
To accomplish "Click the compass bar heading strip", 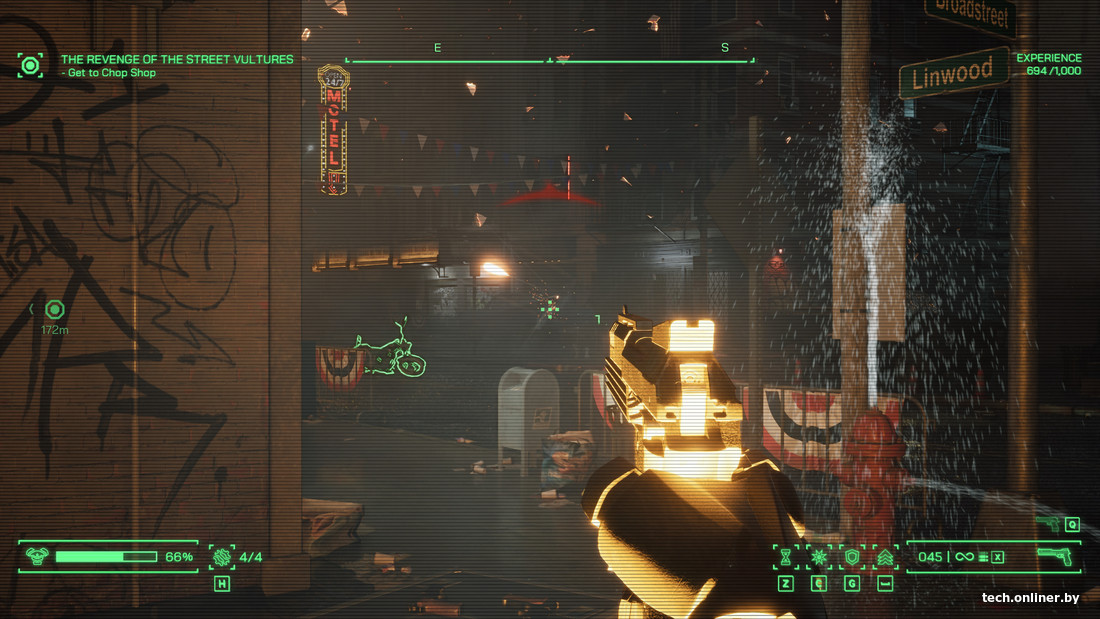I will coord(549,60).
